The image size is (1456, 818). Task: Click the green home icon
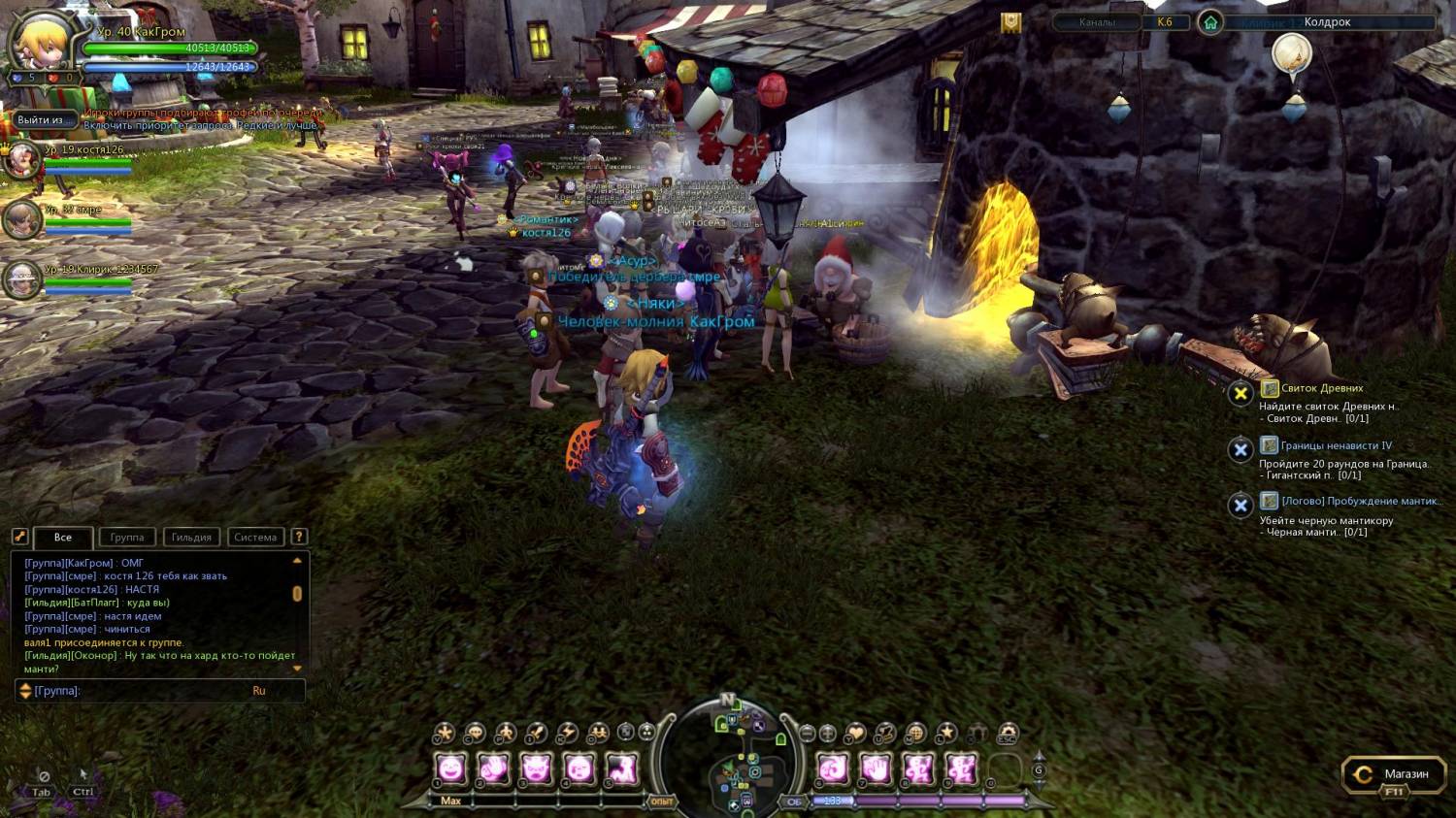tap(1209, 22)
